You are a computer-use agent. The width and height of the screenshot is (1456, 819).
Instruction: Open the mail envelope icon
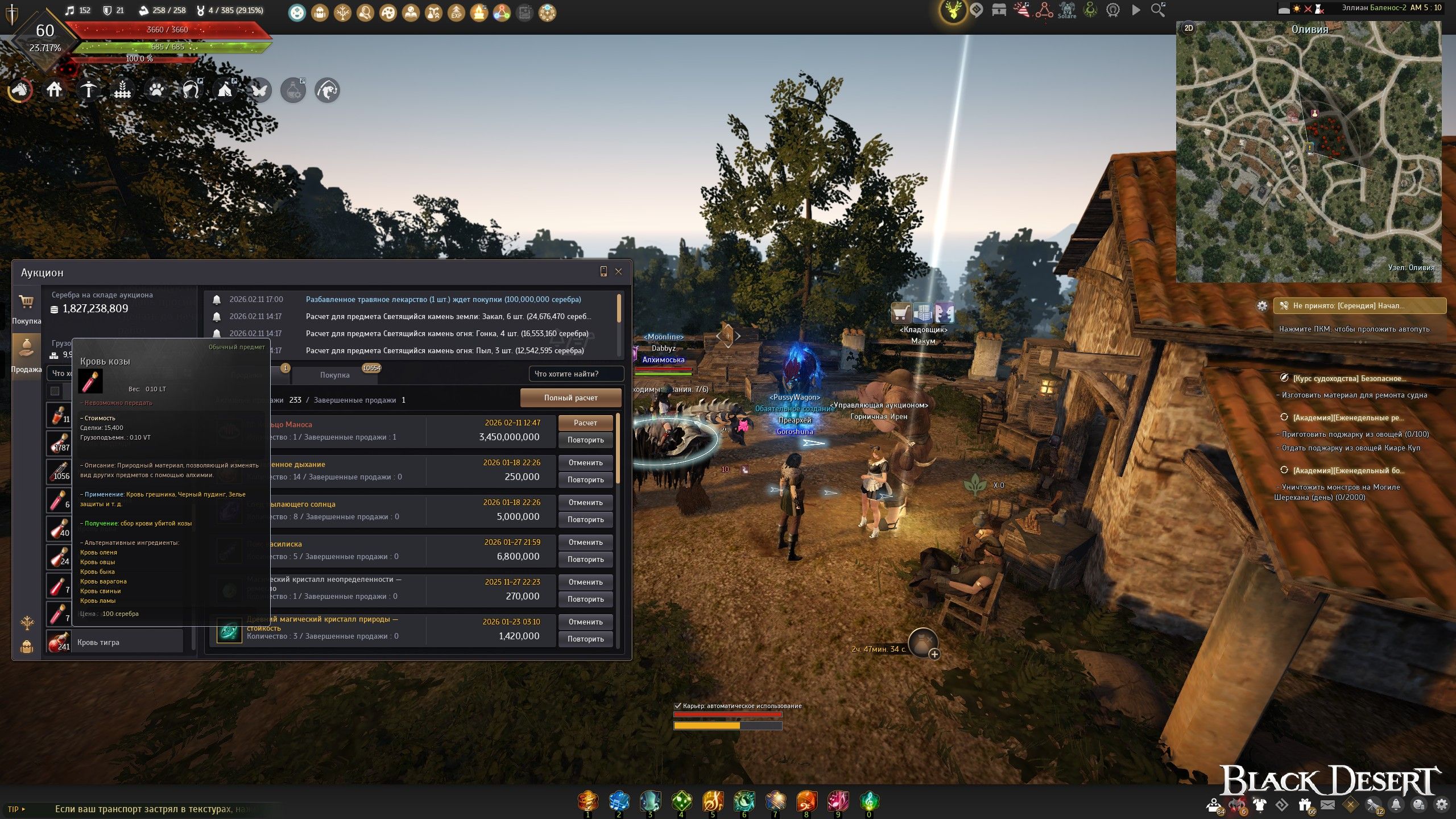coord(1327,805)
